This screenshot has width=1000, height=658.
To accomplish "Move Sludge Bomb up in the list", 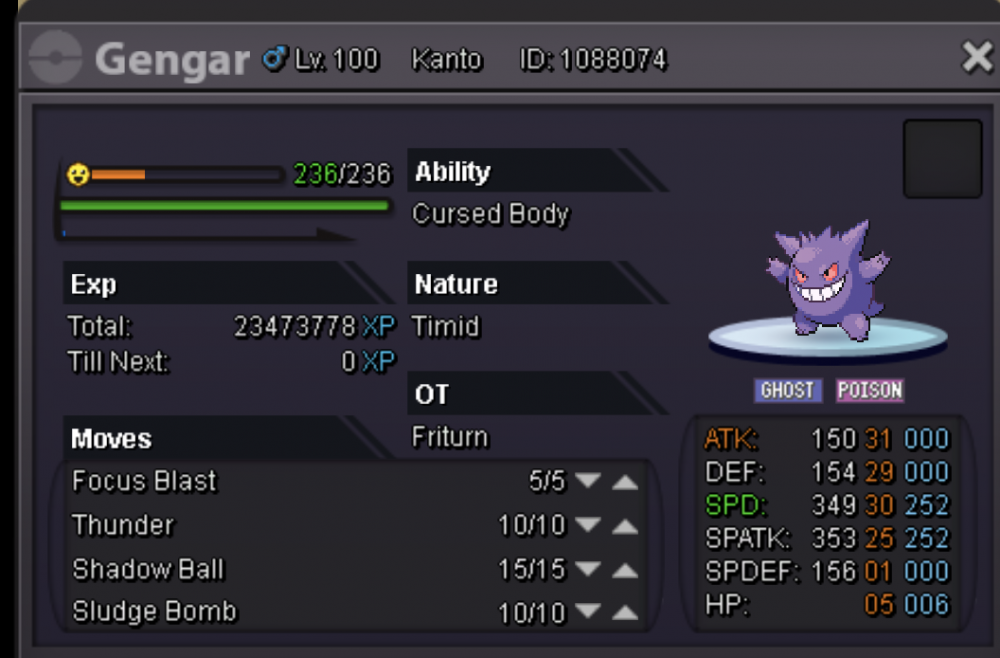I will pyautogui.click(x=625, y=613).
